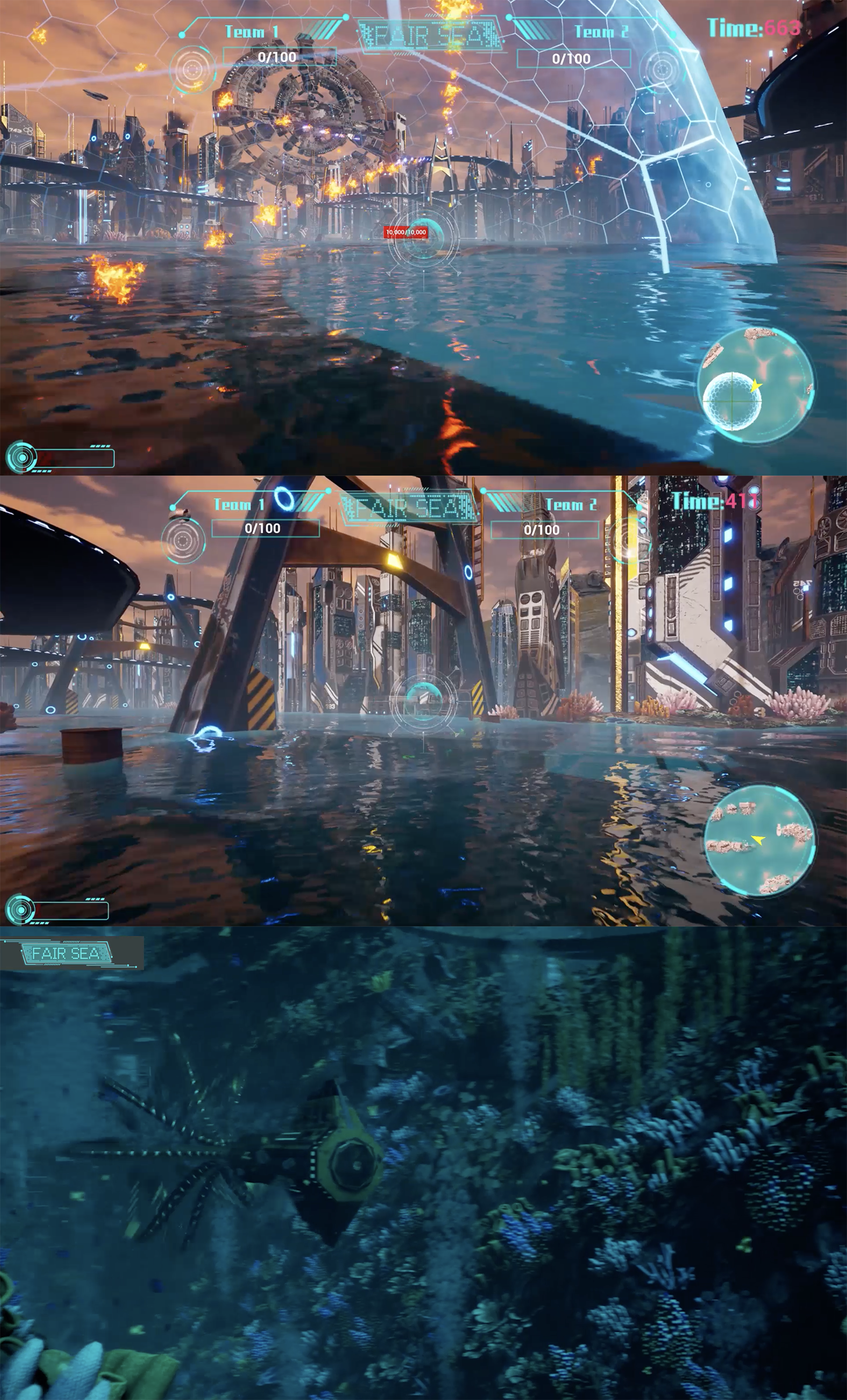
Task: Select the yellow star marker on the minimap
Action: (x=755, y=386)
